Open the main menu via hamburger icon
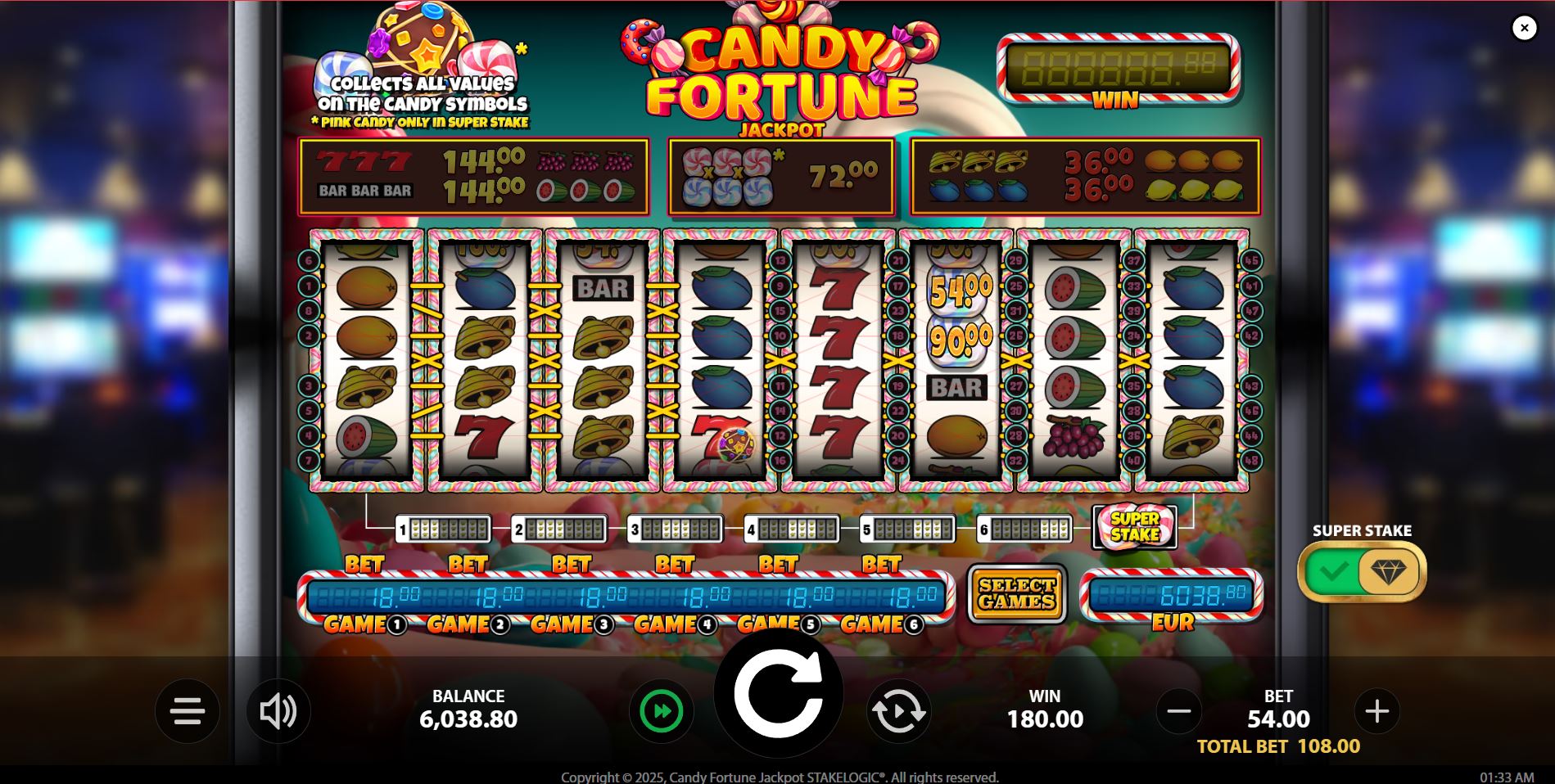Screen dimensions: 1555x784 point(187,710)
